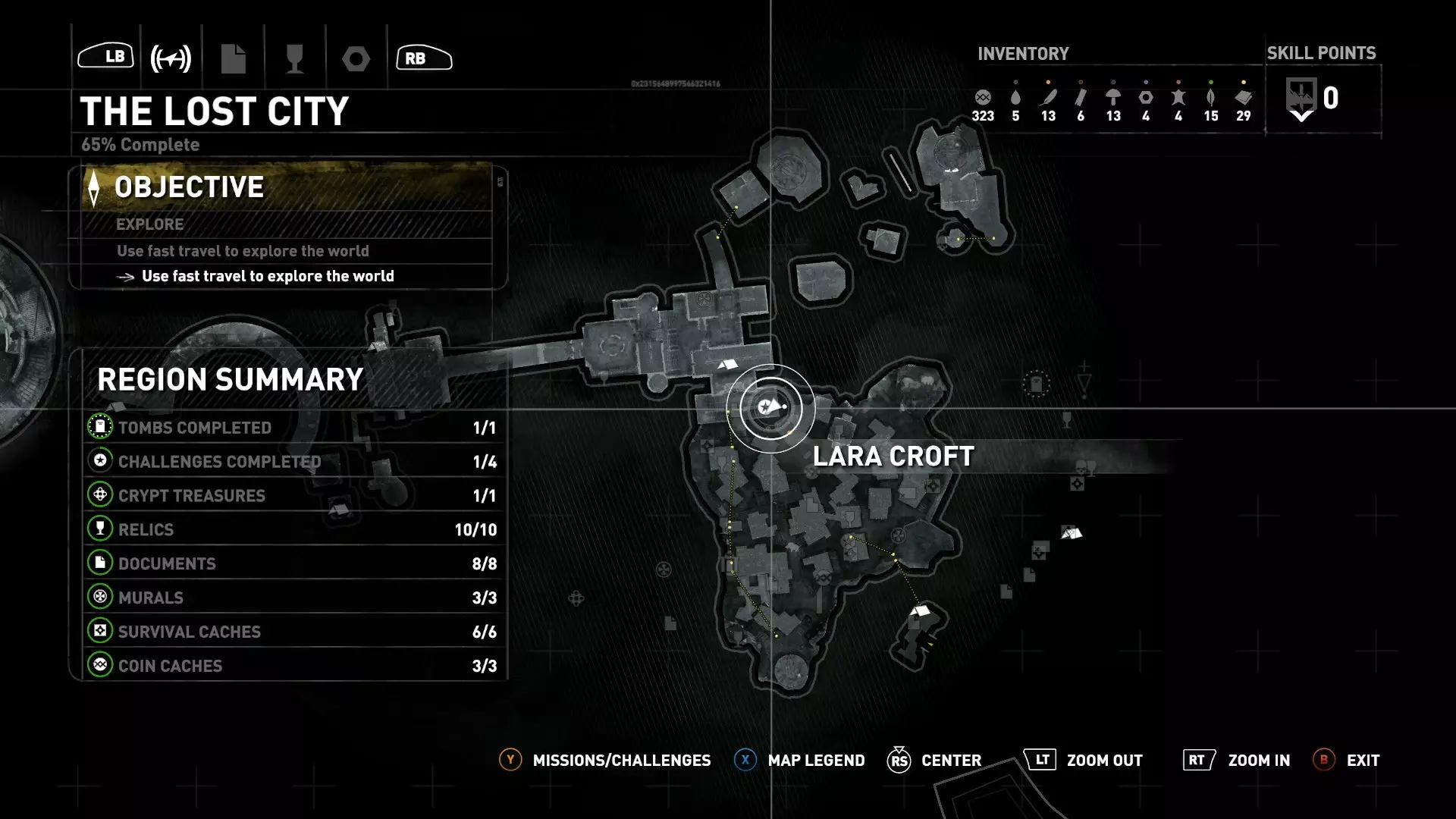Choose the Documents 8/8 summary row

pos(292,563)
